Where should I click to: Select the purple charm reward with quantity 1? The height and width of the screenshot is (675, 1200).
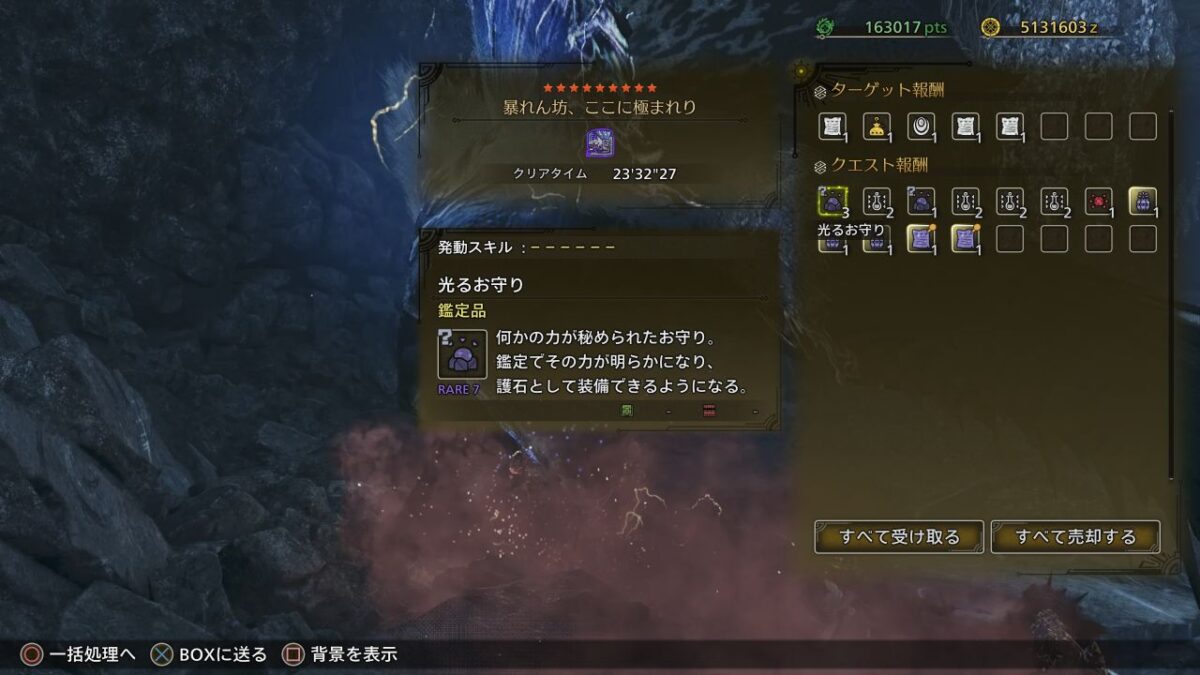click(921, 202)
